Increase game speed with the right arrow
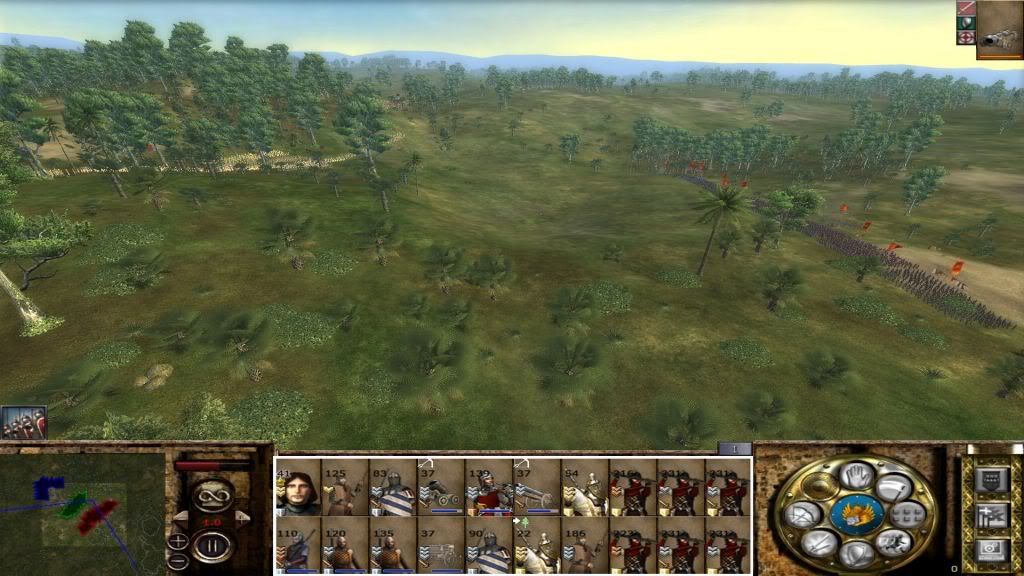The image size is (1024, 576). pos(242,516)
